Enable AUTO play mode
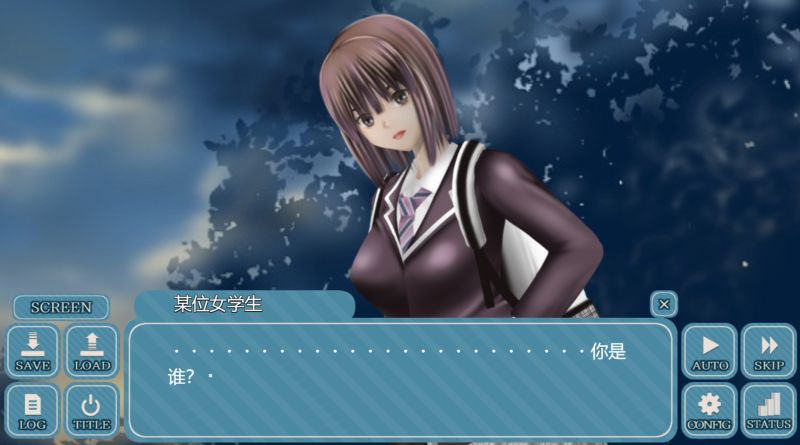800x445 pixels. point(710,352)
